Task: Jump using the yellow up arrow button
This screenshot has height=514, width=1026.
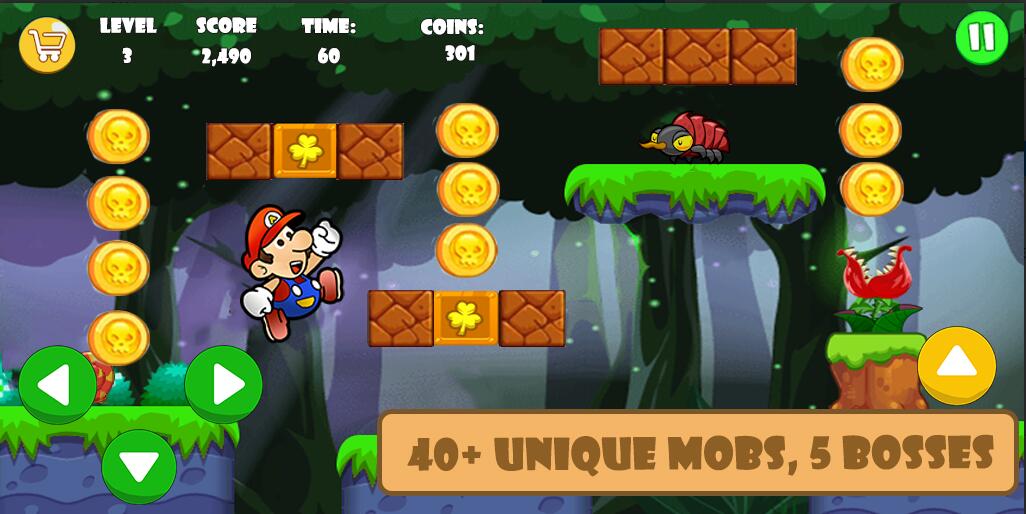Action: pos(956,365)
